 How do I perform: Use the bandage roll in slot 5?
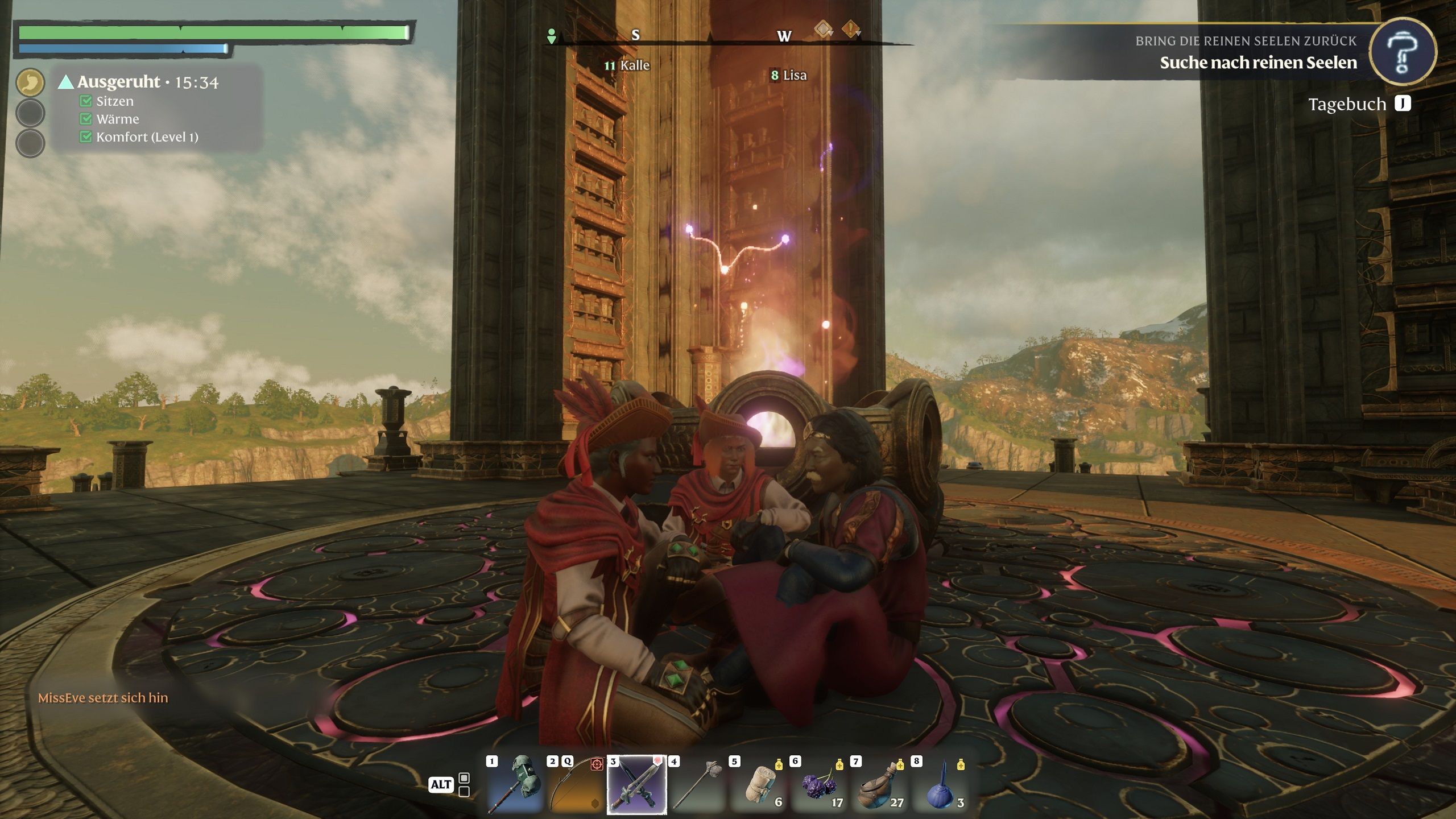click(x=758, y=784)
